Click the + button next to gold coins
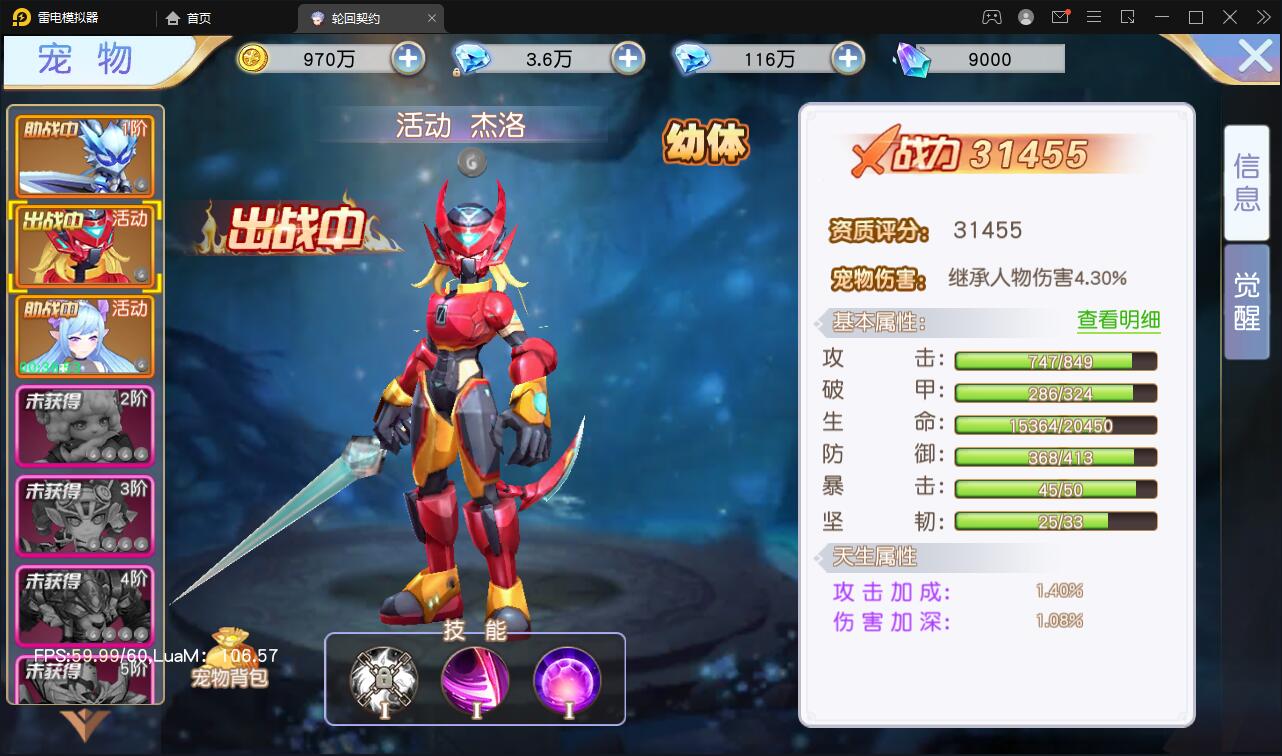The width and height of the screenshot is (1282, 756). (406, 58)
